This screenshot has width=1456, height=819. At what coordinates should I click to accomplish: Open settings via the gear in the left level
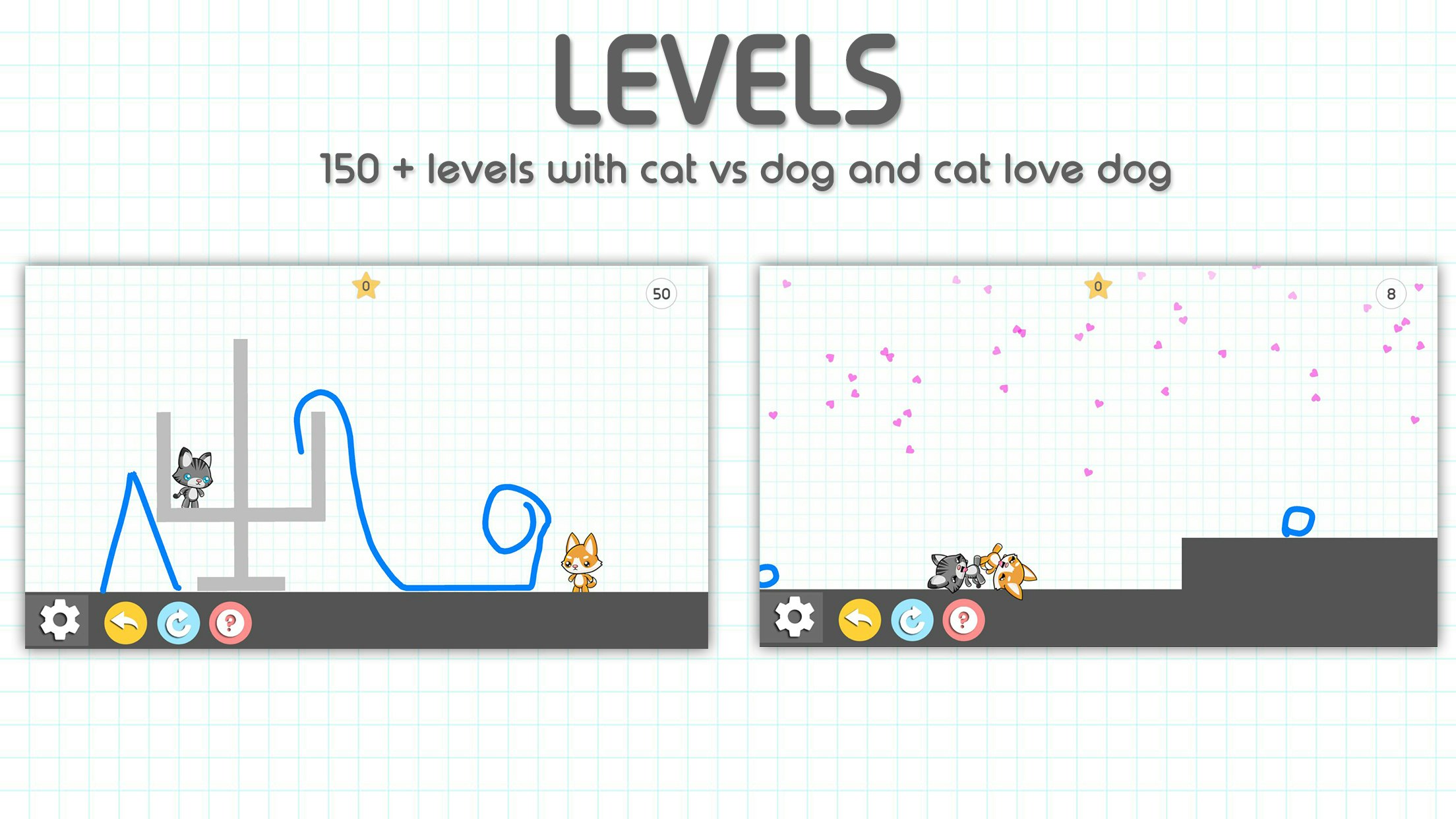click(x=59, y=620)
